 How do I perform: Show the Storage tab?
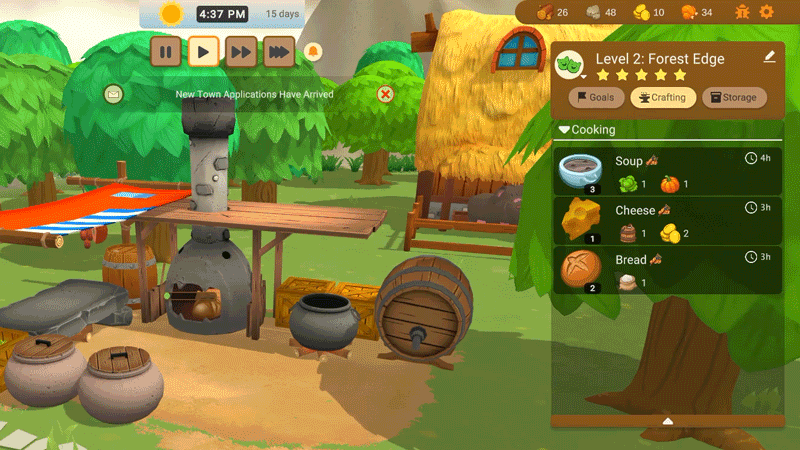(x=735, y=97)
